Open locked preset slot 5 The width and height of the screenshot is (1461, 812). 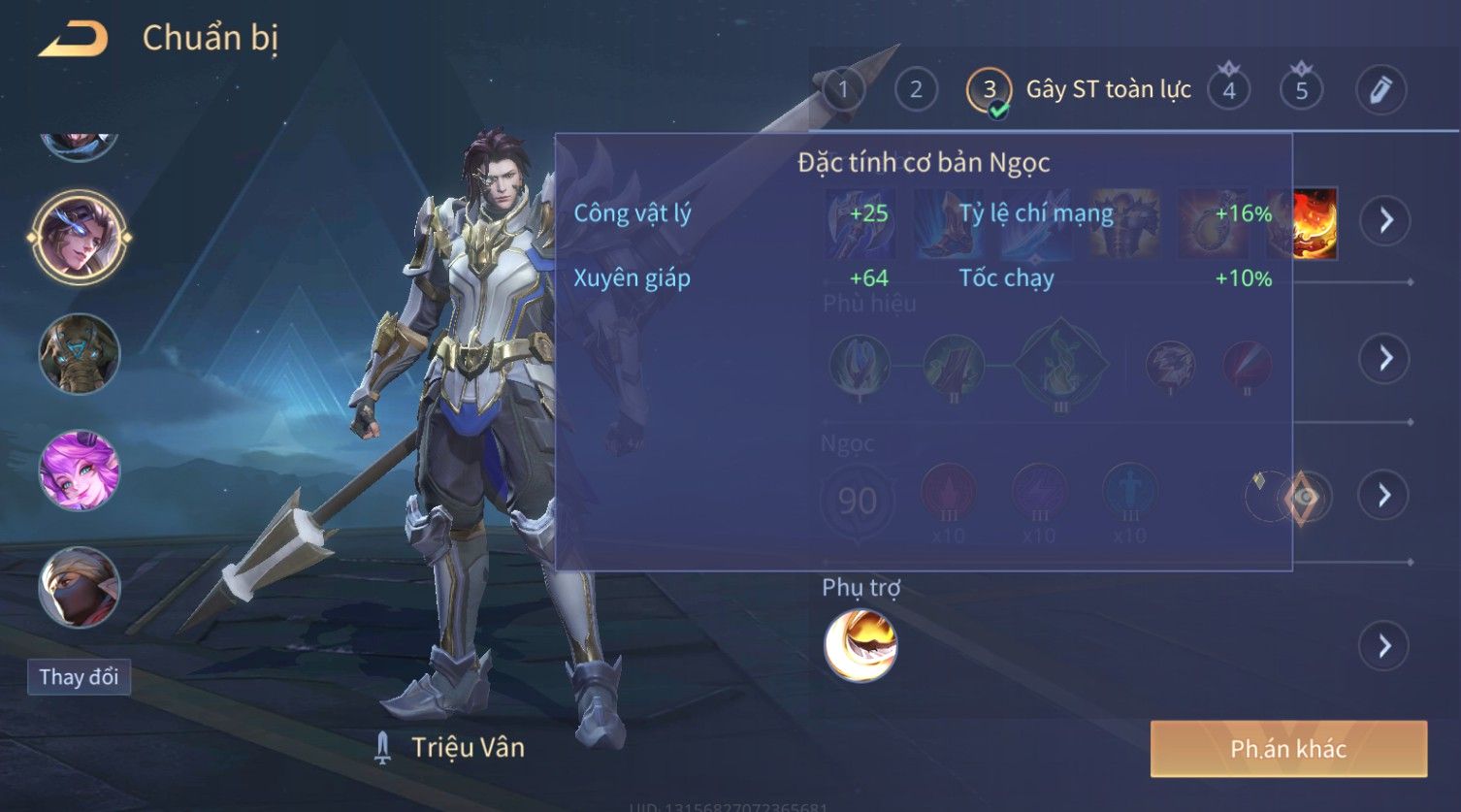(1301, 90)
